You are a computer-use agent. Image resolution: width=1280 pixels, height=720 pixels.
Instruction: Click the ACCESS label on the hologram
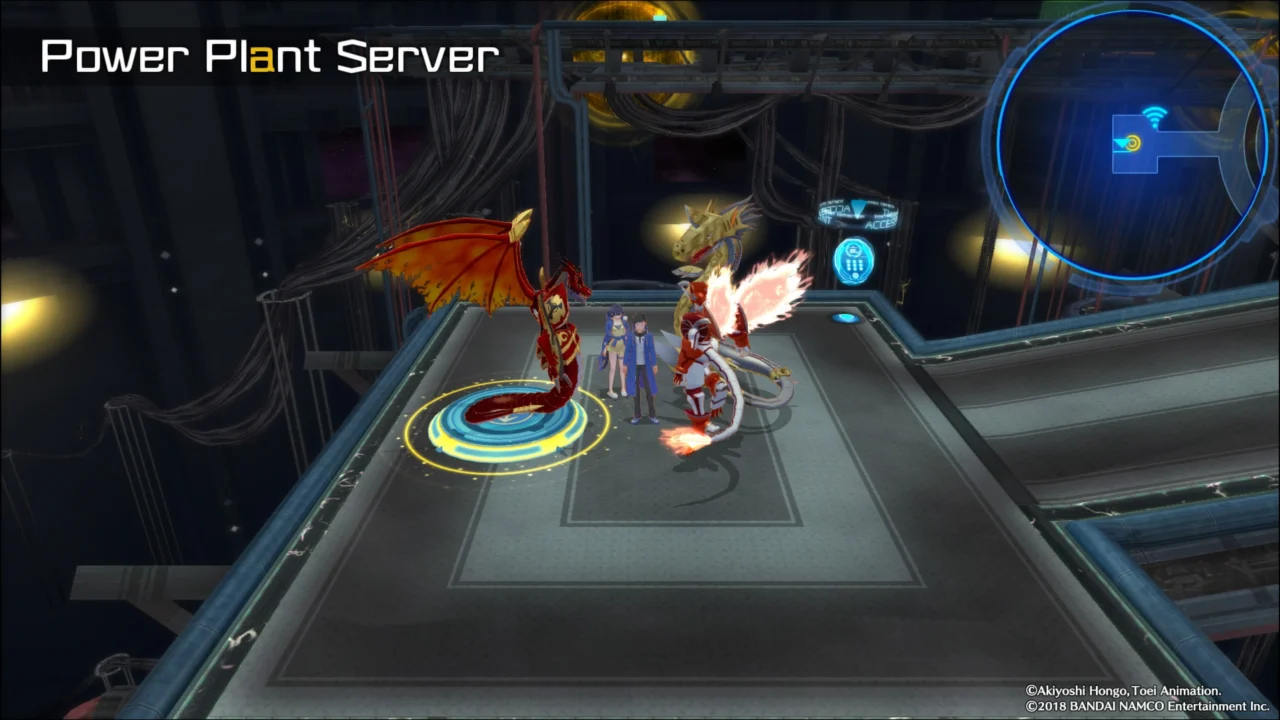[x=880, y=223]
